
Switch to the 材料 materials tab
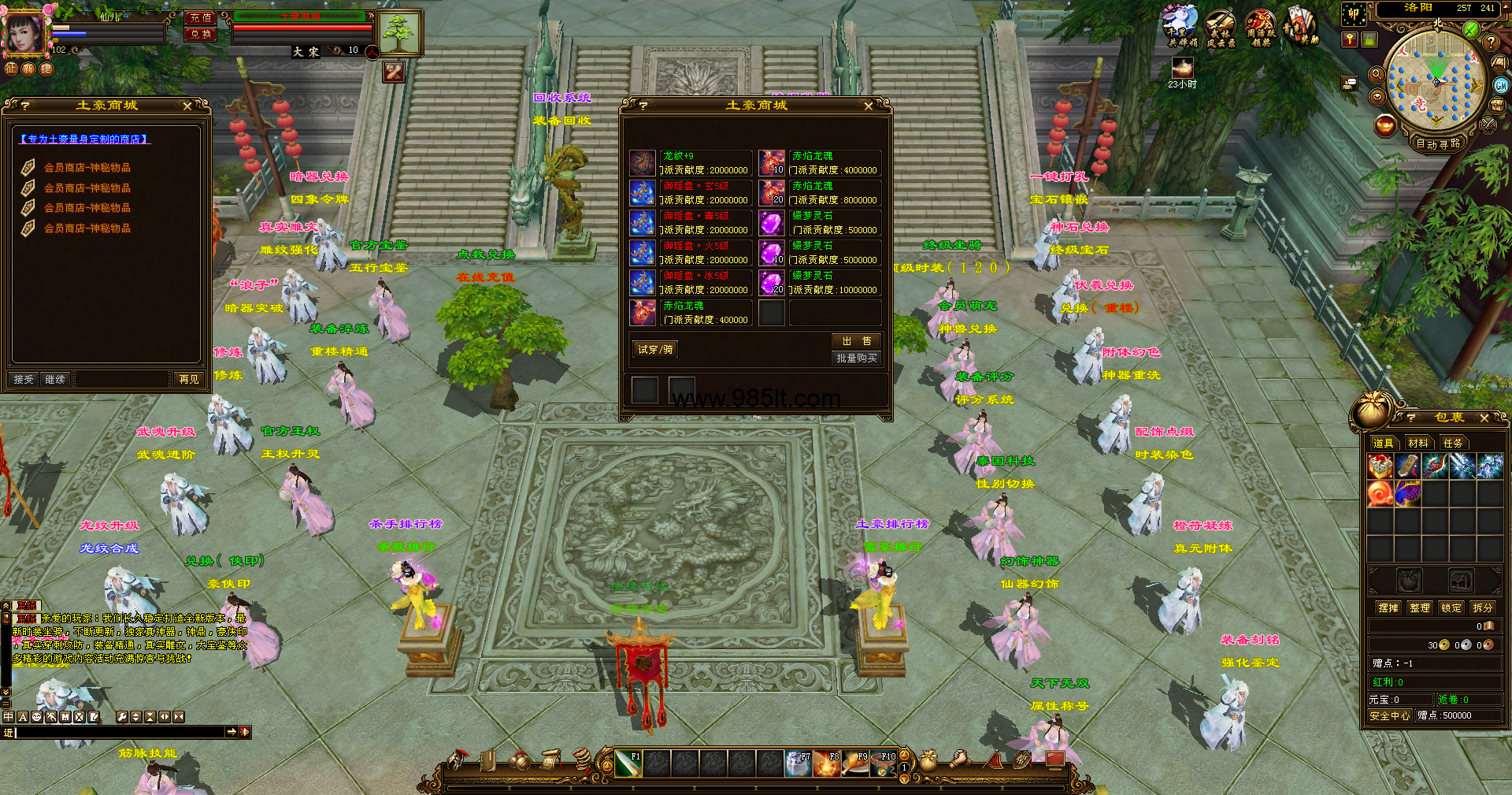(x=1417, y=444)
